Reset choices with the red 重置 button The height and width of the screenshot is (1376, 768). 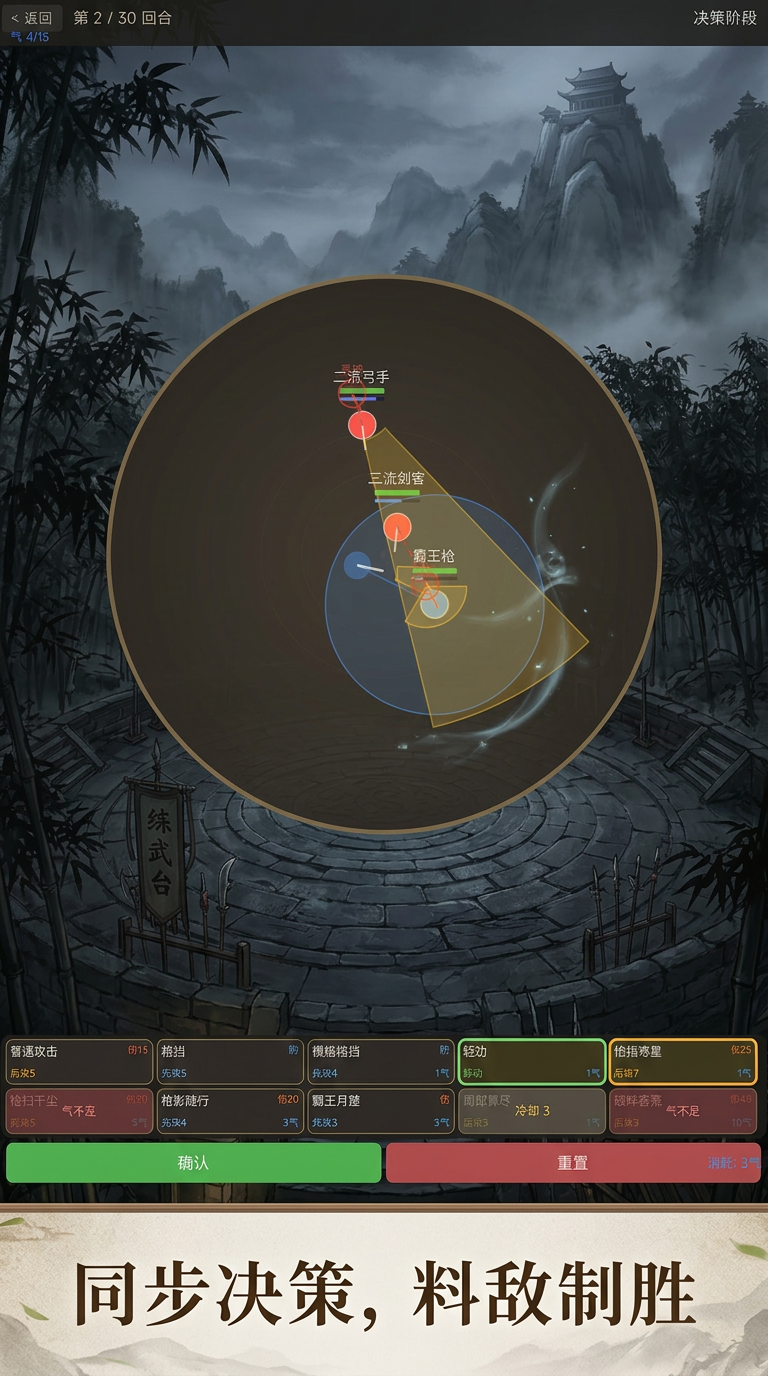pyautogui.click(x=572, y=1163)
